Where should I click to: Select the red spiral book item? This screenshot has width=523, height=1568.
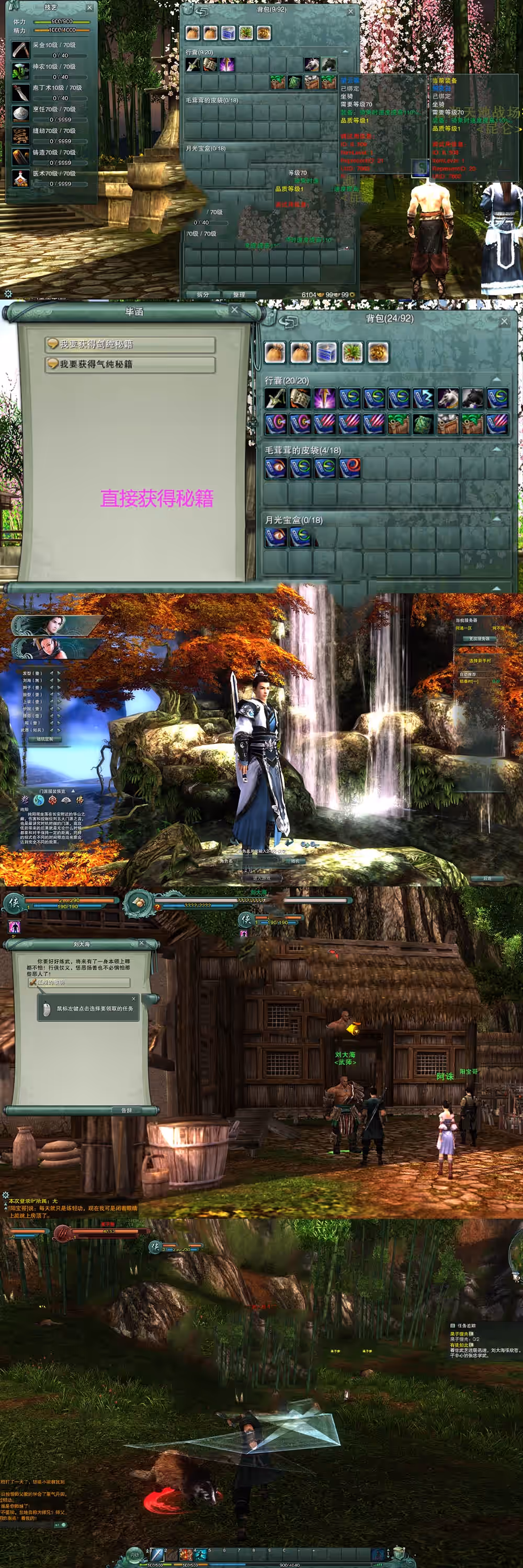coord(349,467)
